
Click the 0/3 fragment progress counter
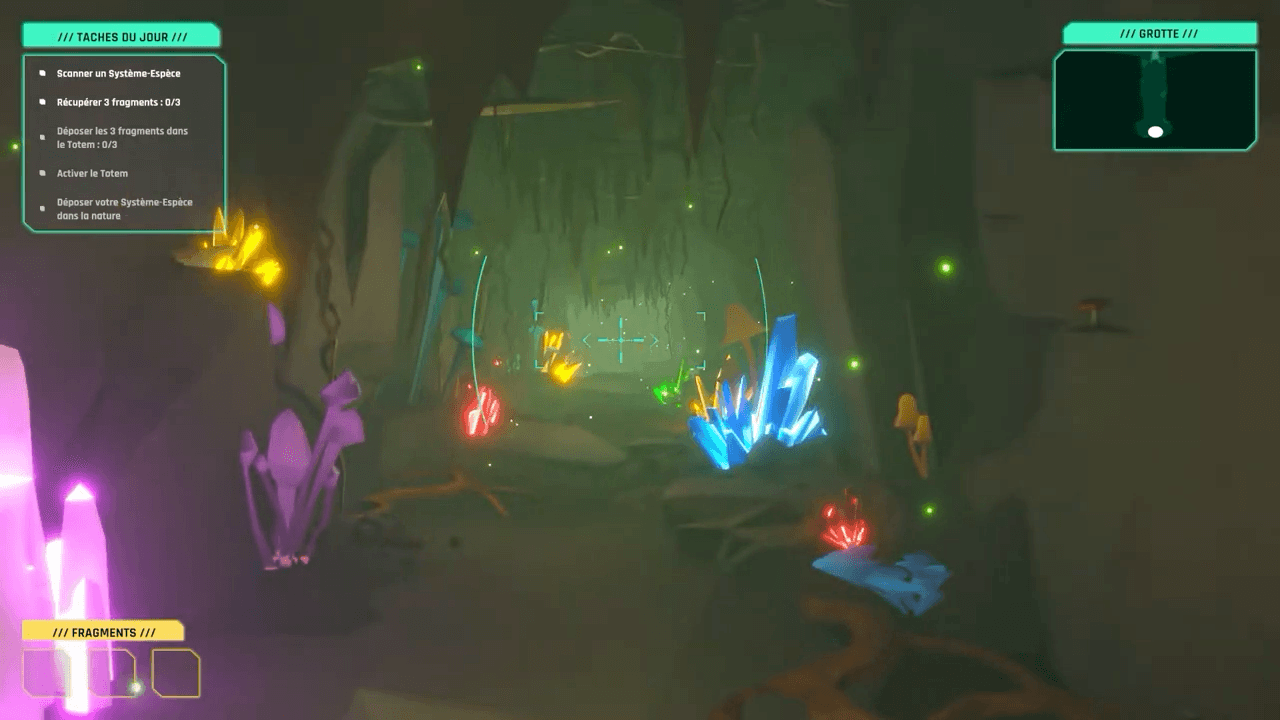pos(174,101)
